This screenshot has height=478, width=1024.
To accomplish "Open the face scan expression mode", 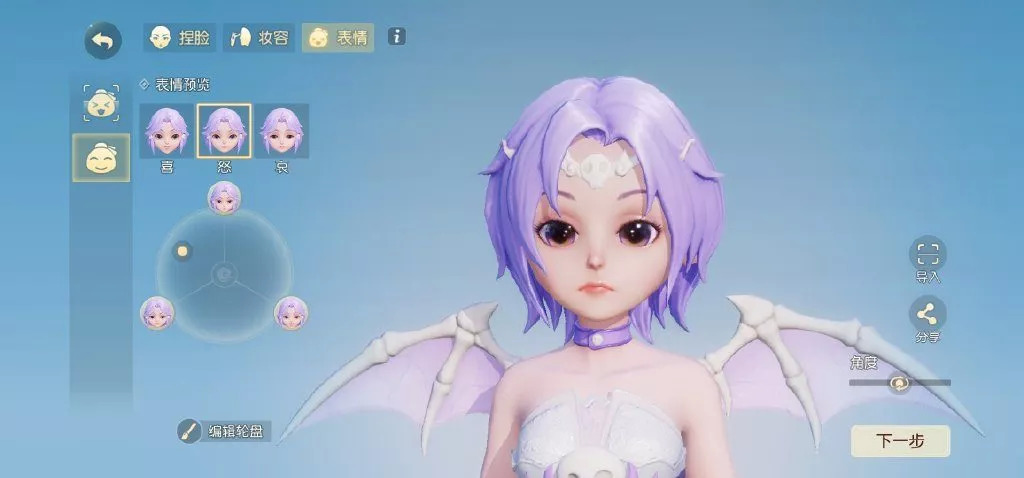I will 101,103.
